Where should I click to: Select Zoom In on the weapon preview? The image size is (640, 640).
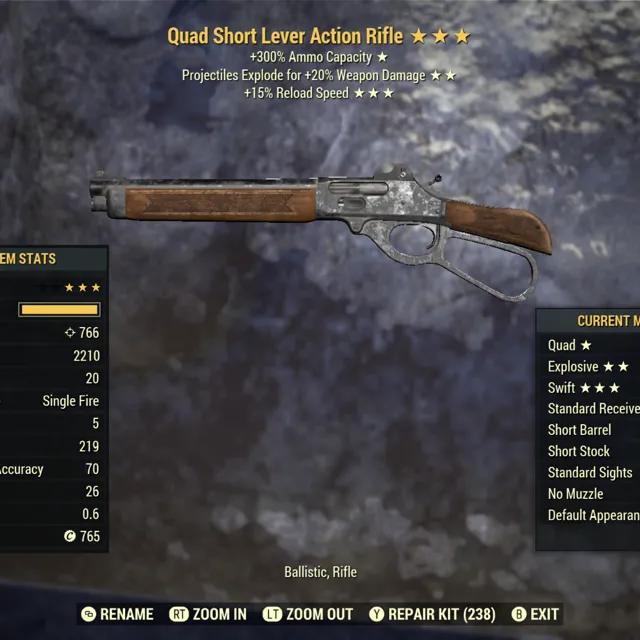[208, 614]
